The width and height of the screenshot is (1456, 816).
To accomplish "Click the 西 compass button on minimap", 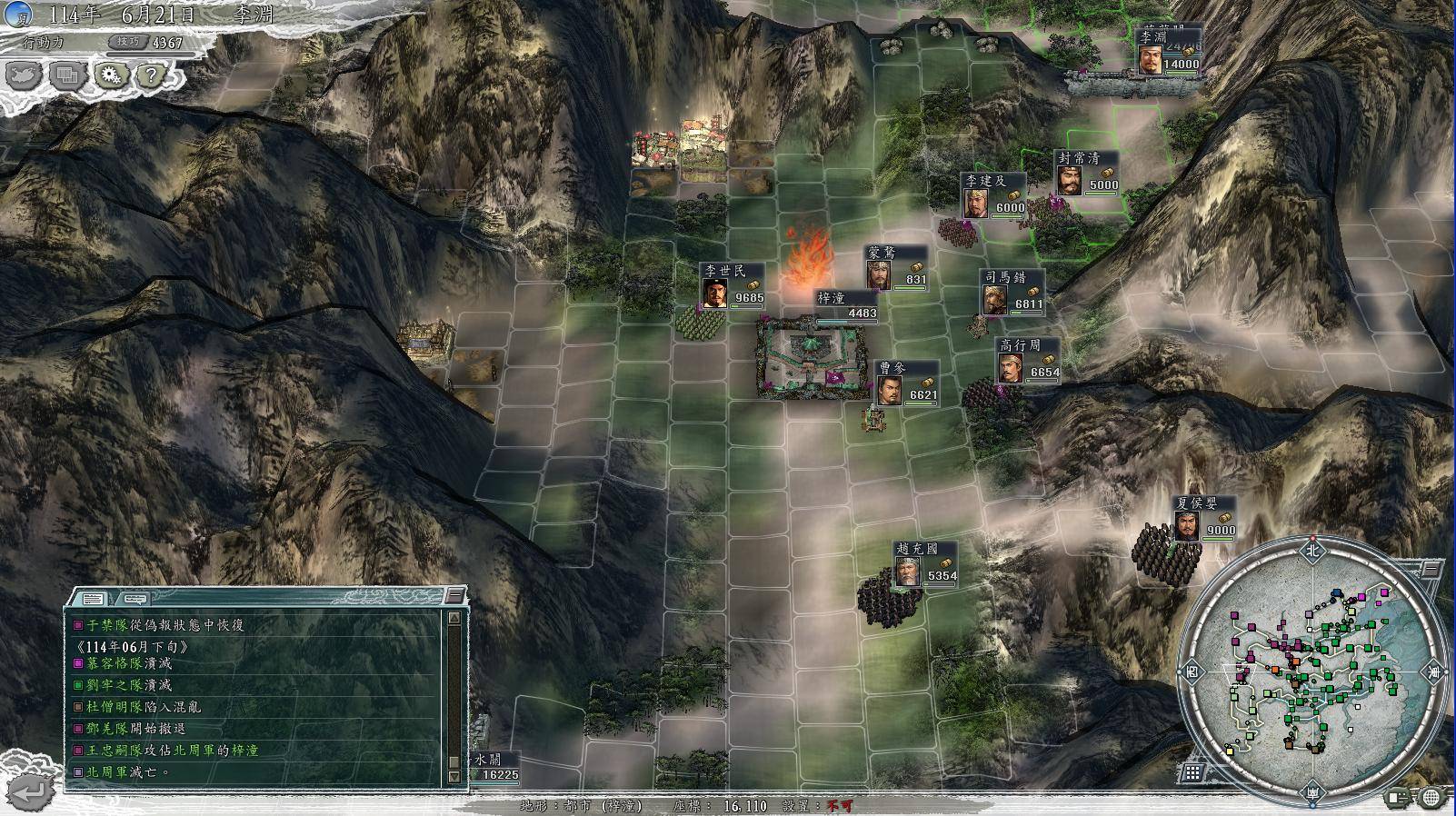I will (1192, 673).
